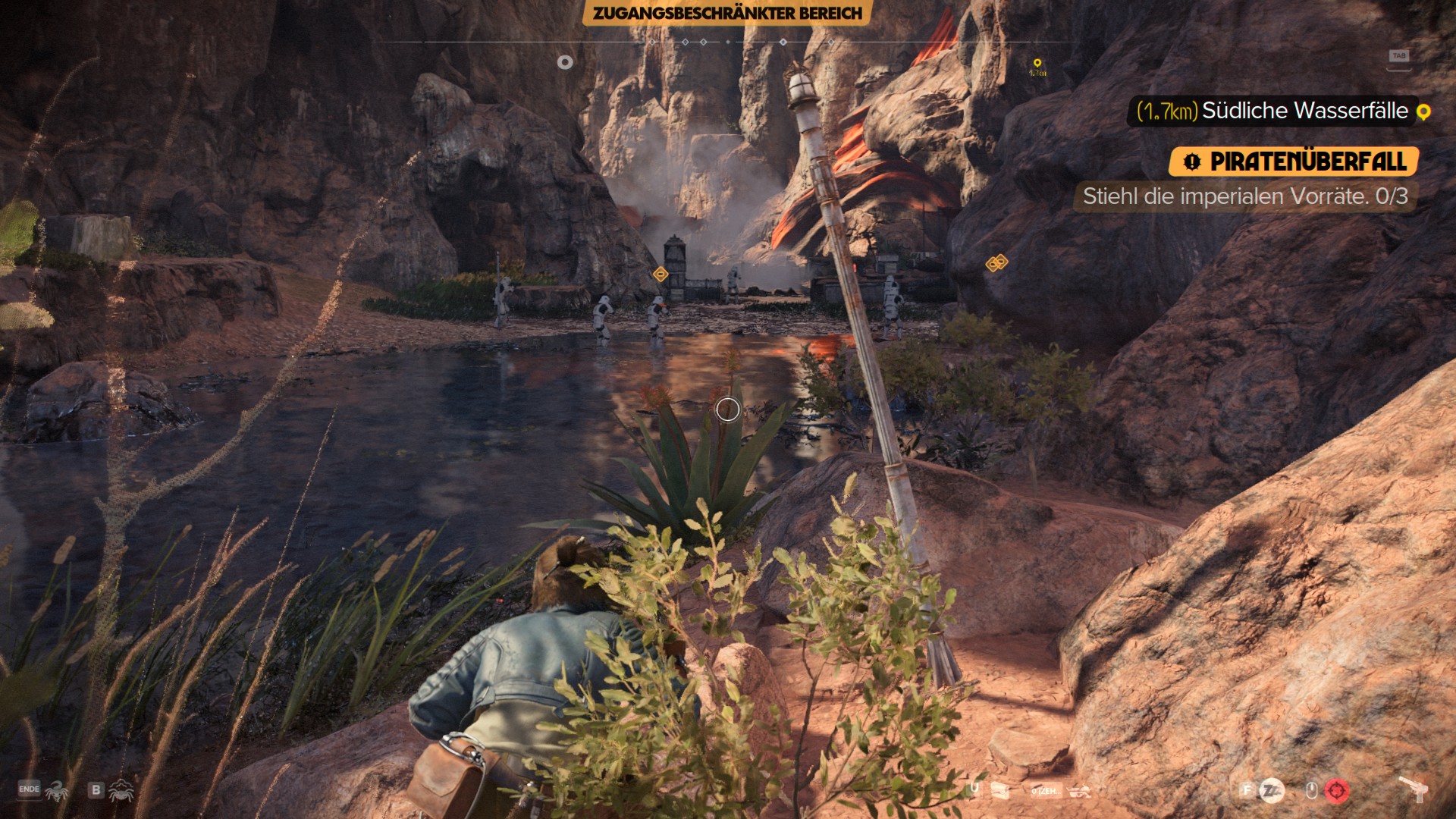Click the yellow 1.7km compass waypoint marker
Viewport: 1456px width, 819px height.
1037,65
